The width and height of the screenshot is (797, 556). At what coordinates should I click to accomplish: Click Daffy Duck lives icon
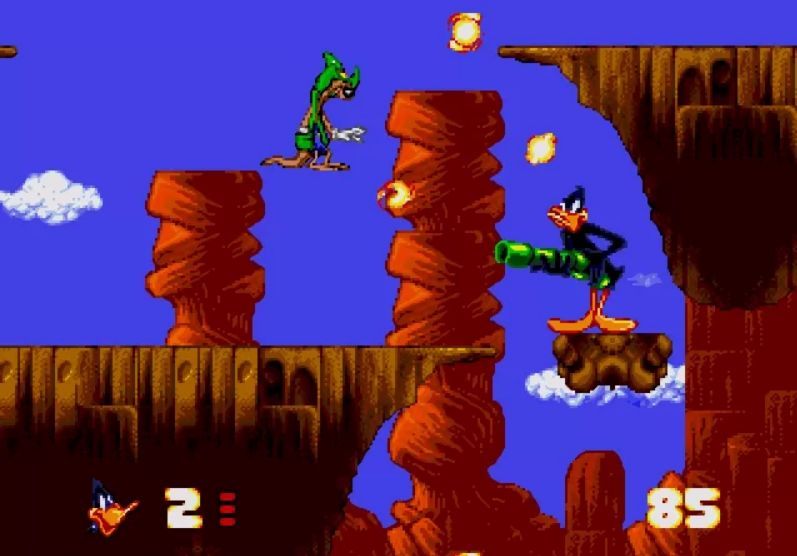[113, 507]
